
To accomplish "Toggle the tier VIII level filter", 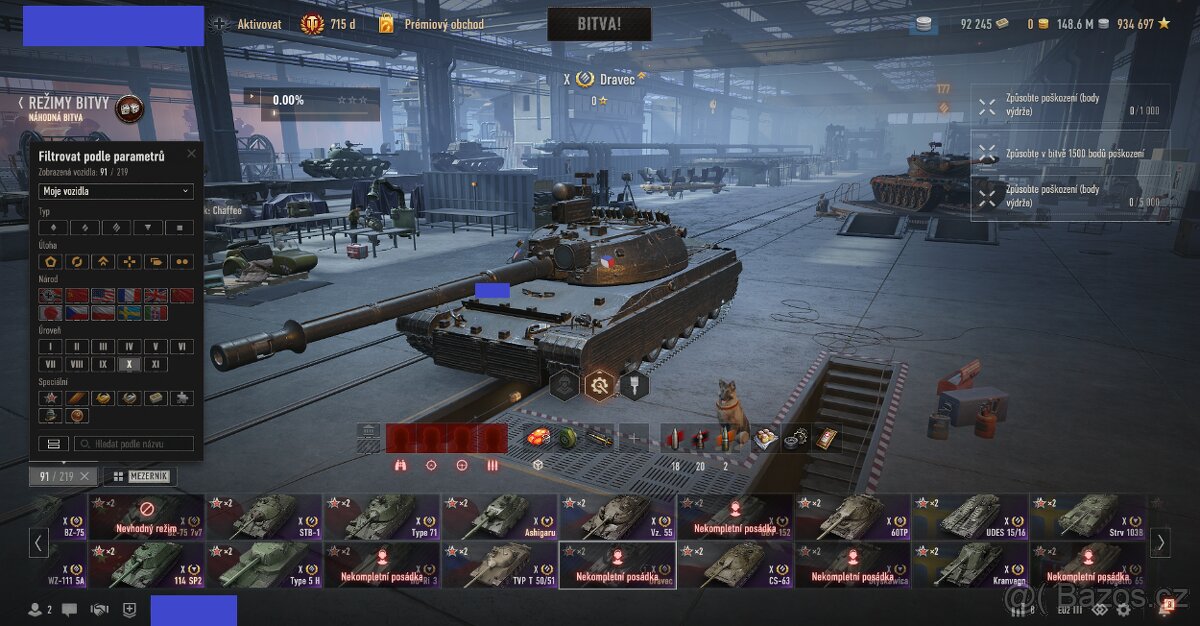I will point(76,364).
